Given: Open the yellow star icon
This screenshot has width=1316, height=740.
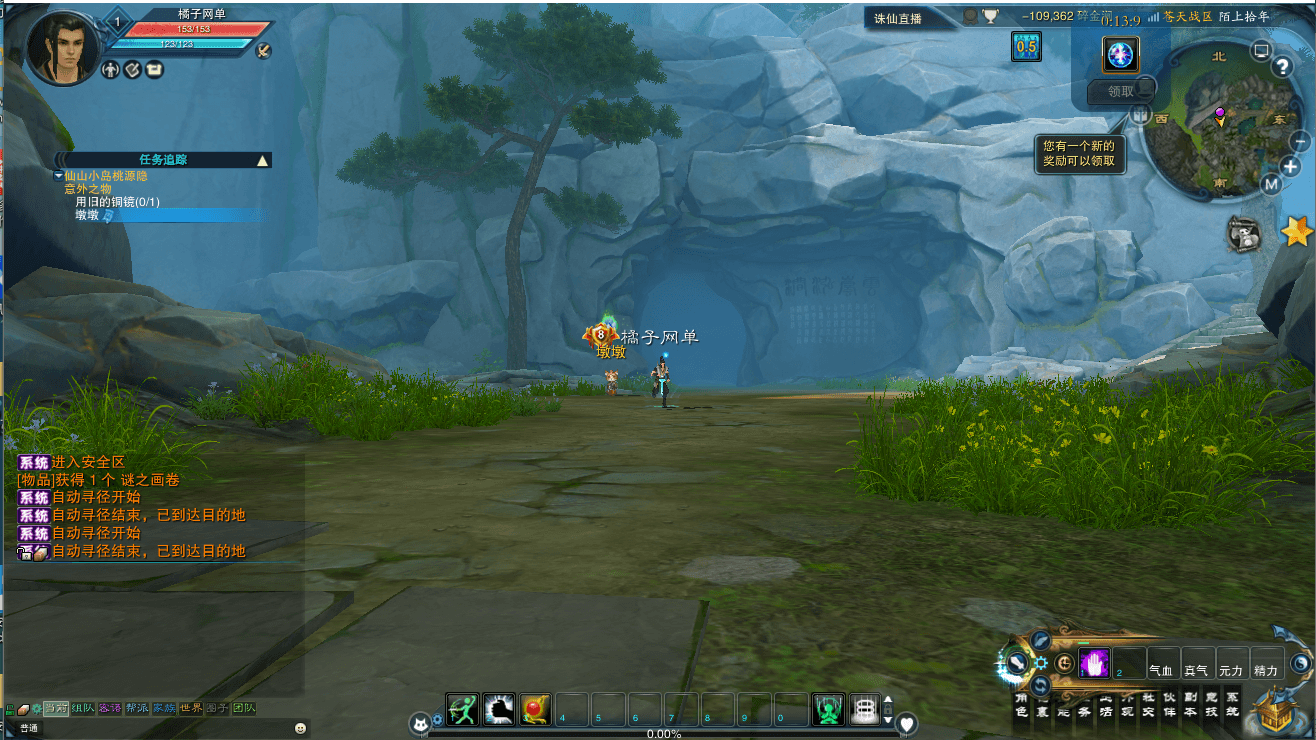Looking at the screenshot, I should tap(1297, 232).
